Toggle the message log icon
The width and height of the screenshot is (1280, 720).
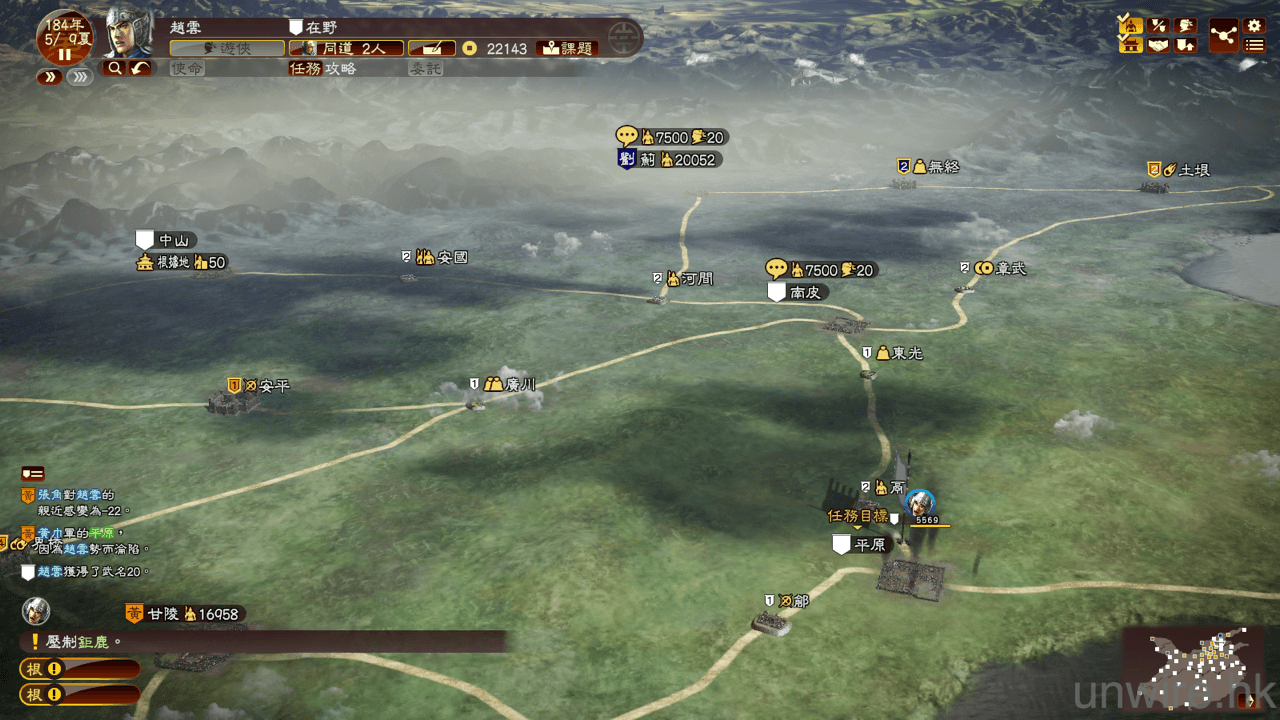pyautogui.click(x=32, y=473)
